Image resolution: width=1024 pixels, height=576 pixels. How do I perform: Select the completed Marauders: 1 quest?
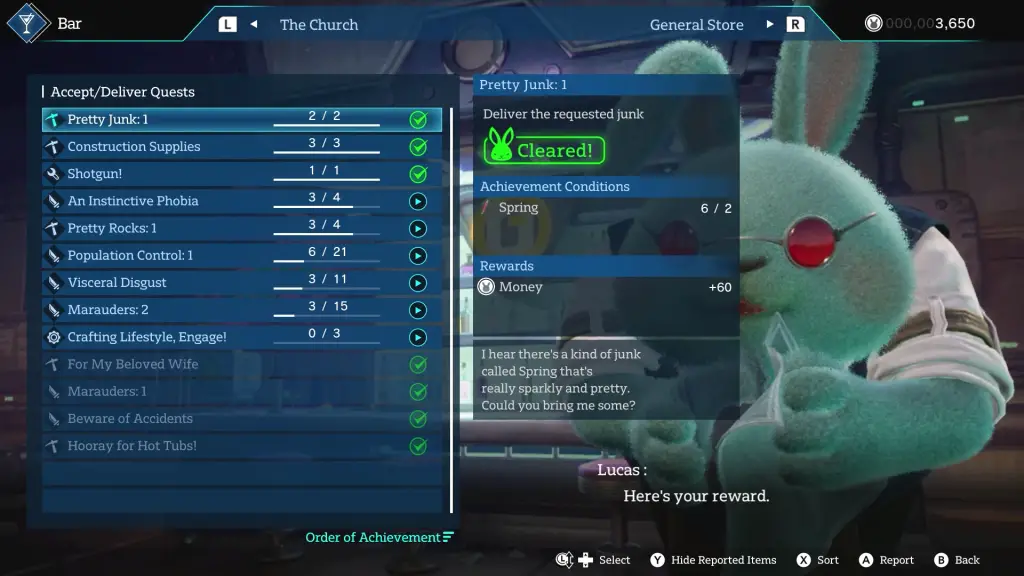tap(241, 391)
